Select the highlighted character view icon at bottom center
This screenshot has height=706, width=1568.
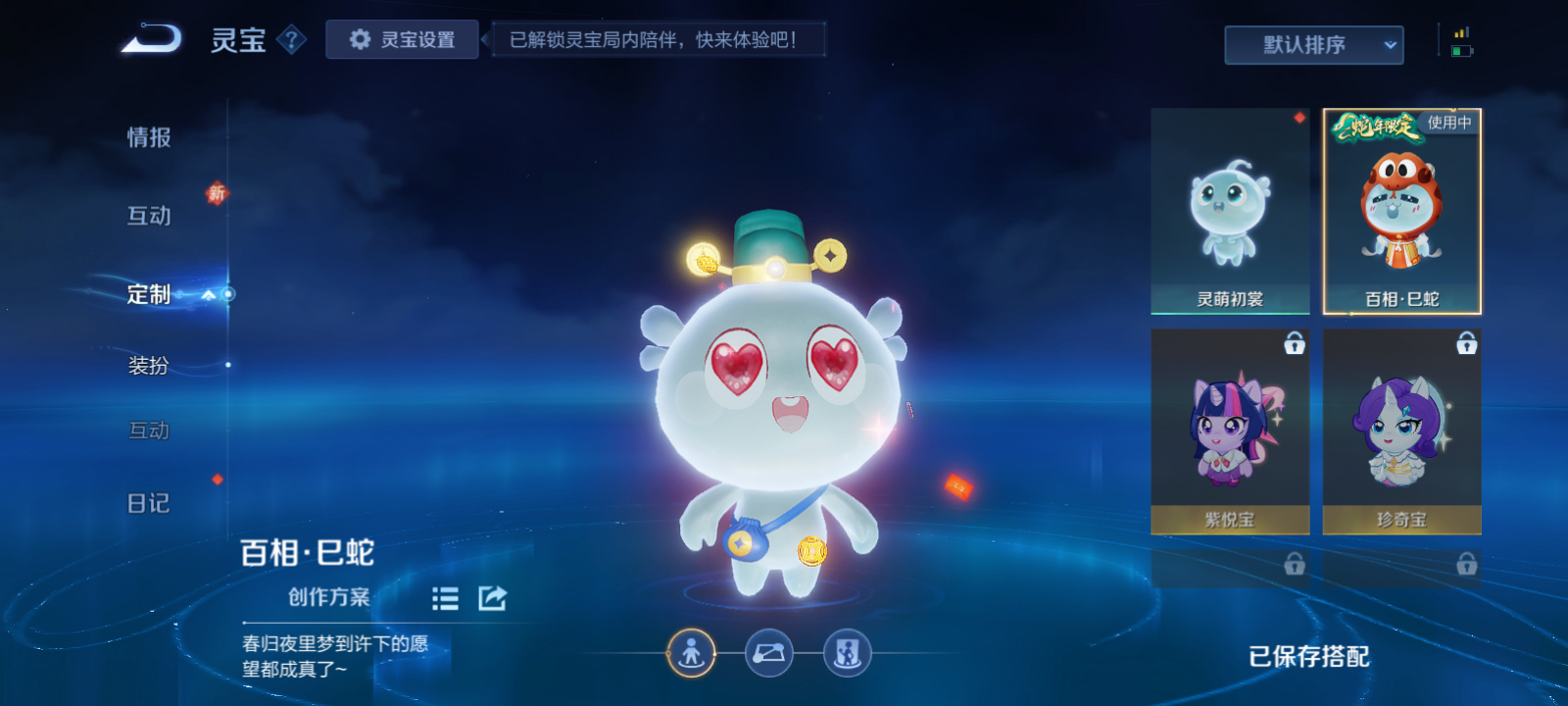(692, 651)
